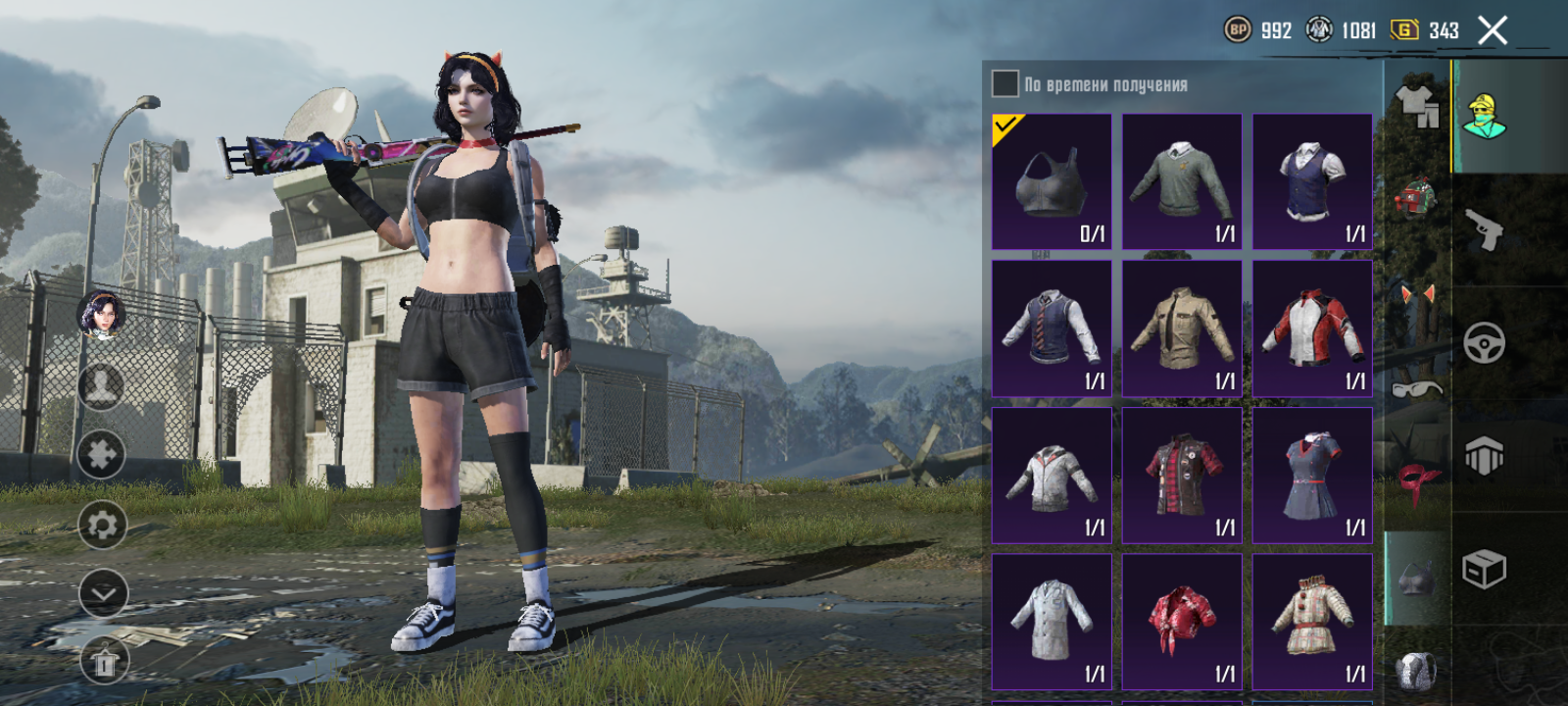Click the trash can delete icon
This screenshot has height=706, width=1568.
[x=103, y=664]
